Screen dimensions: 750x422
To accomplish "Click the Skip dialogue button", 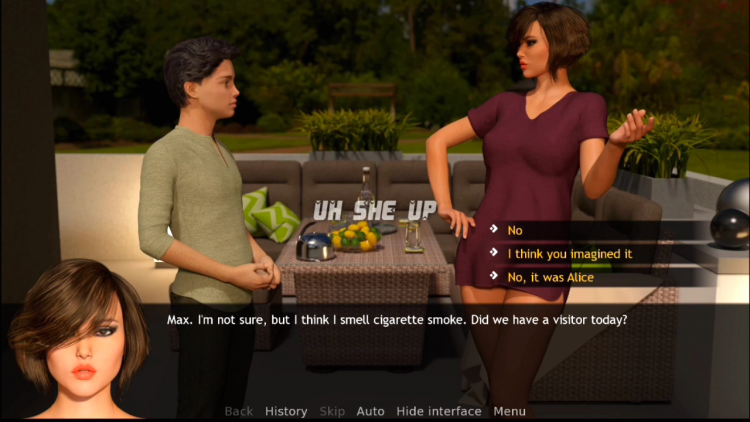I will (332, 411).
